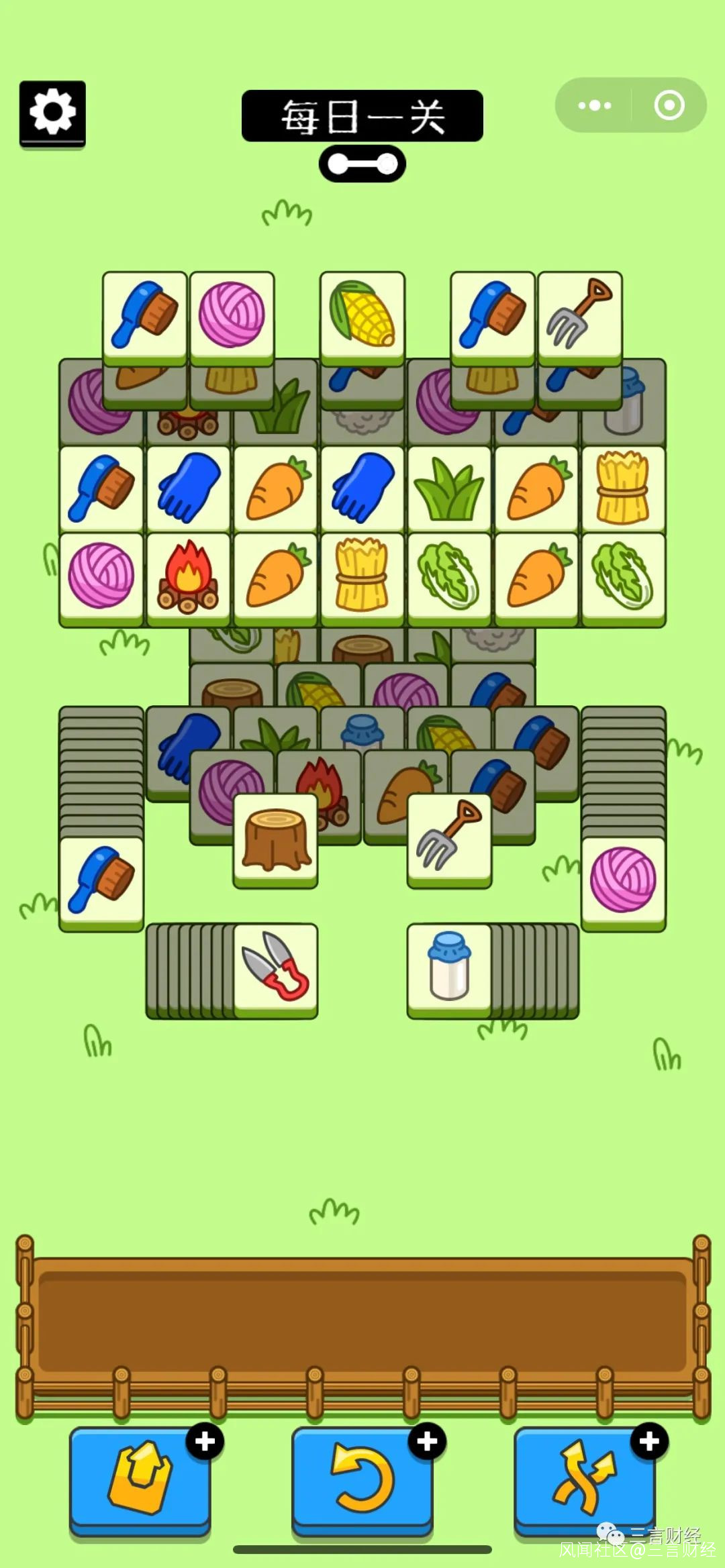725x1568 pixels.
Task: Pick the uncovered green grass tile
Action: [x=449, y=489]
